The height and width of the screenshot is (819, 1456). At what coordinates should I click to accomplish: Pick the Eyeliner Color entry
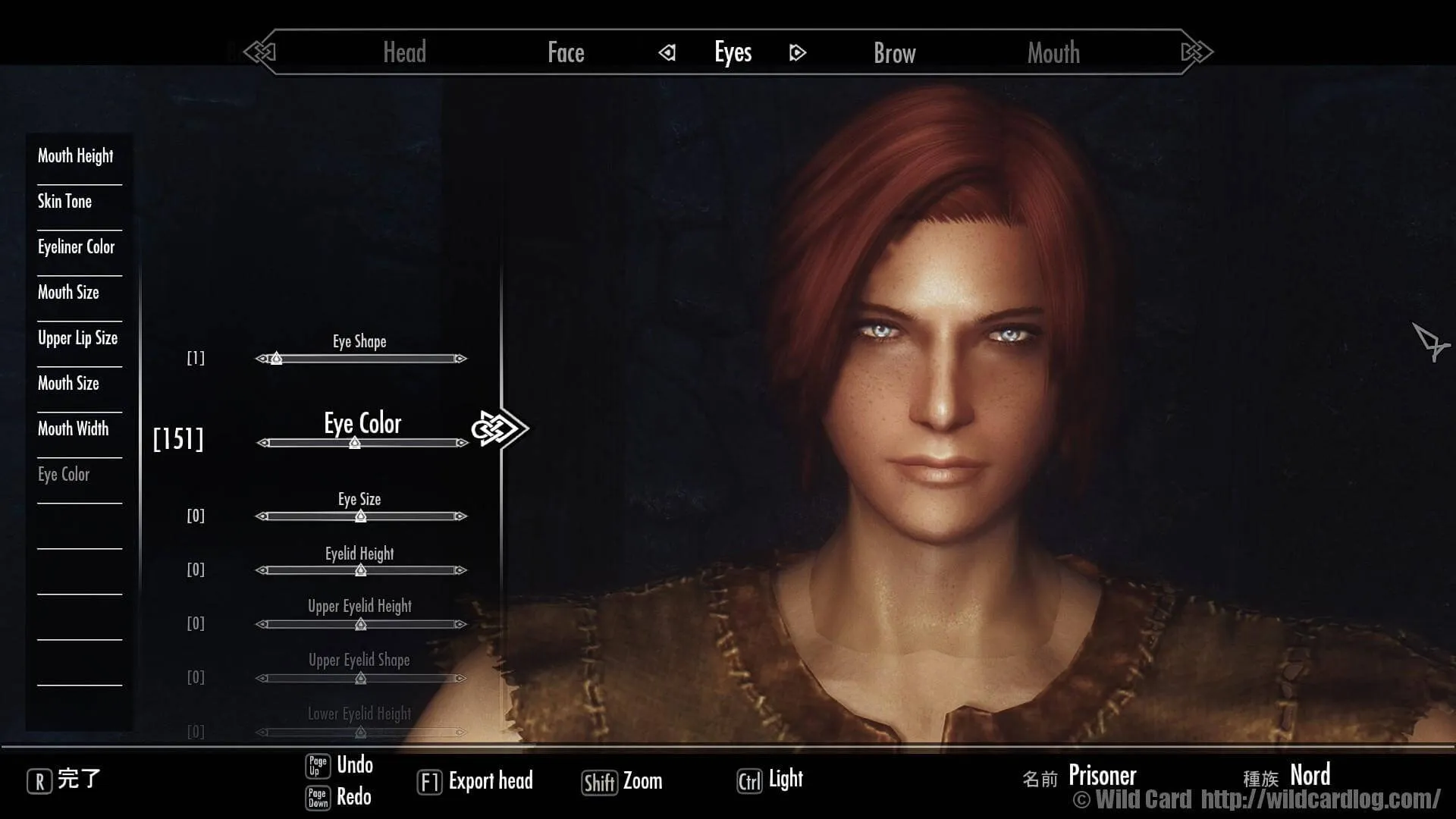coord(76,247)
